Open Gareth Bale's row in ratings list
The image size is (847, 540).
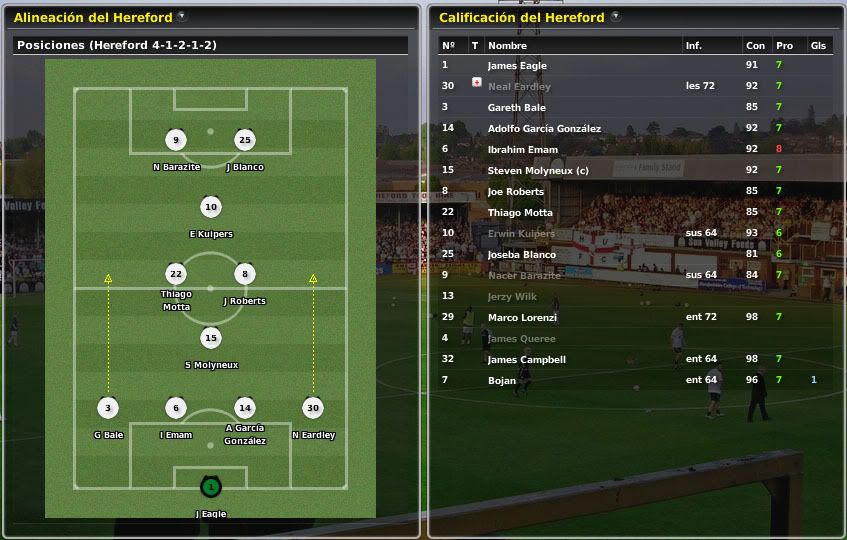(516, 107)
